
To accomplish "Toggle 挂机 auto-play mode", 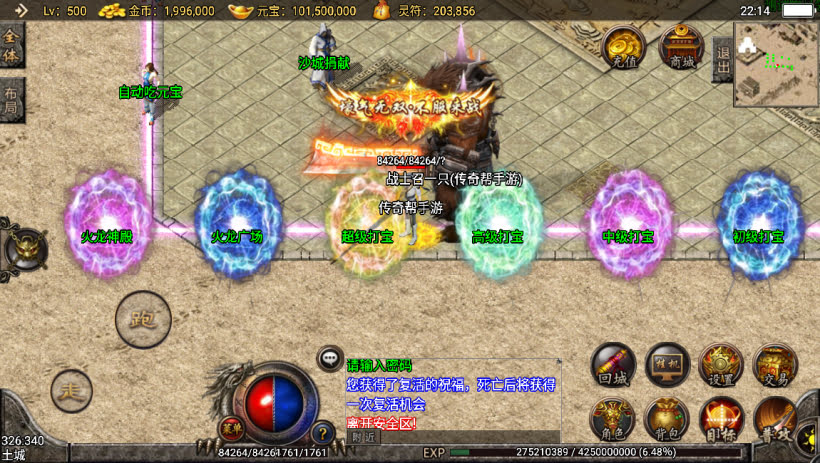I will [x=667, y=364].
